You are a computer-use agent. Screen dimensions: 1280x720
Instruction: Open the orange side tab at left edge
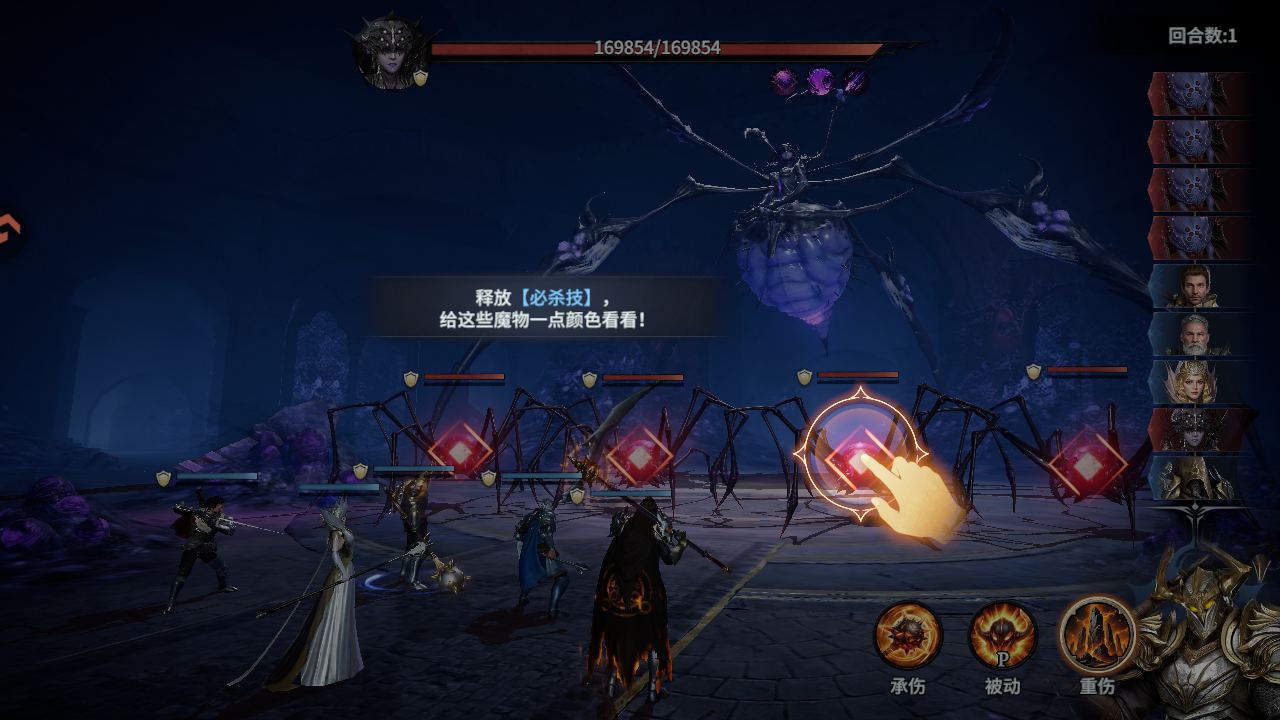pyautogui.click(x=8, y=232)
